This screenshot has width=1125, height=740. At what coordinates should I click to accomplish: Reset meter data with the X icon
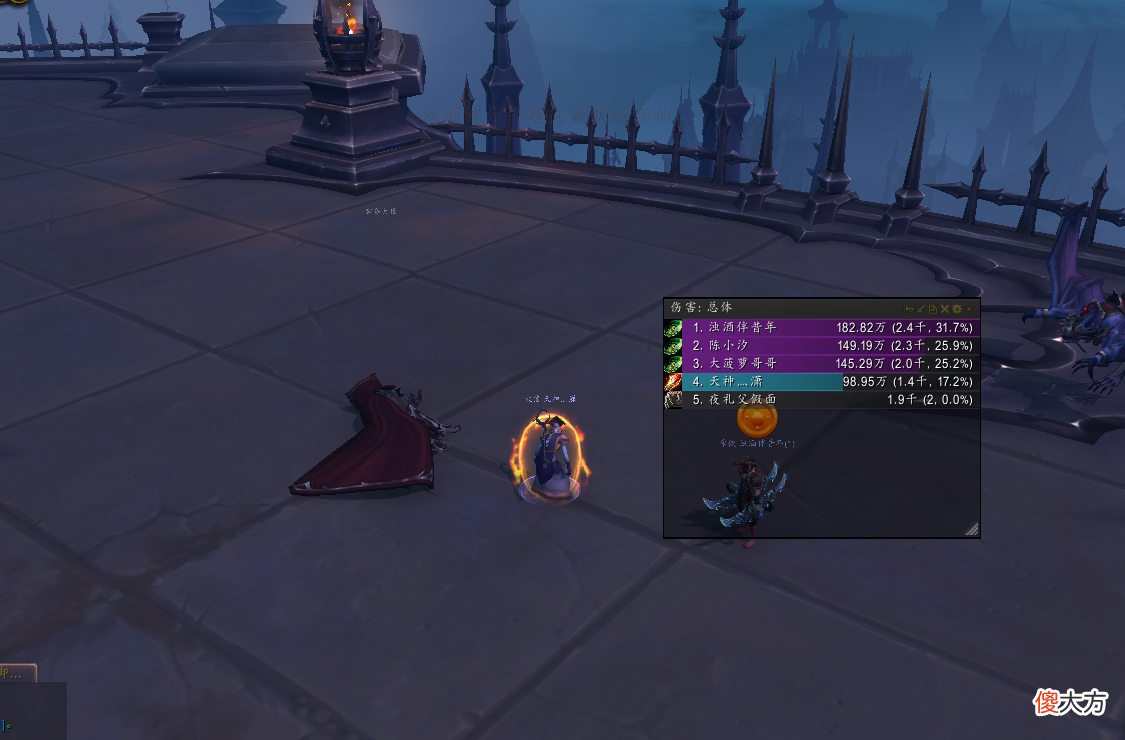945,309
